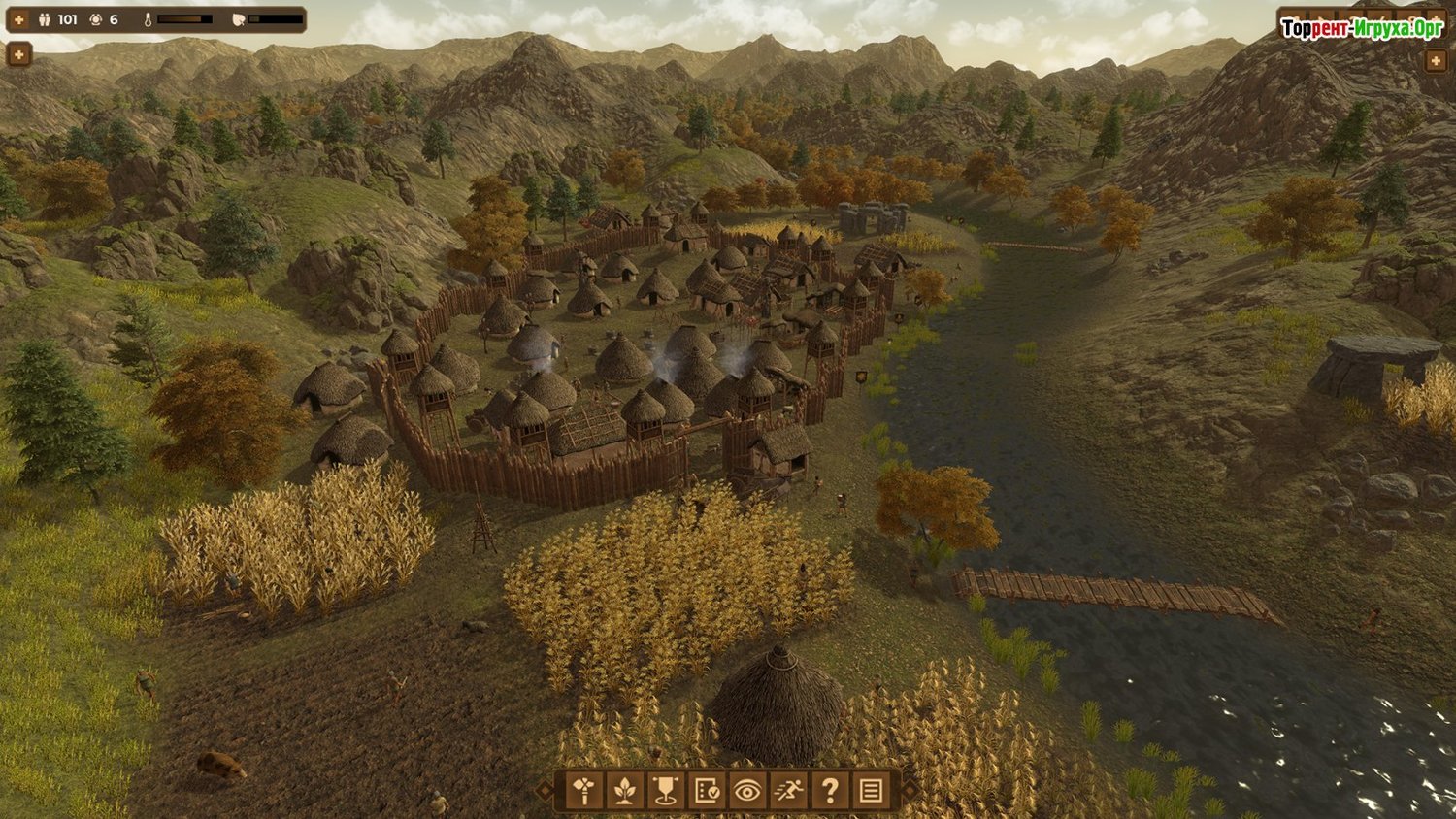
Task: Click the running man speed icon
Action: 788,791
